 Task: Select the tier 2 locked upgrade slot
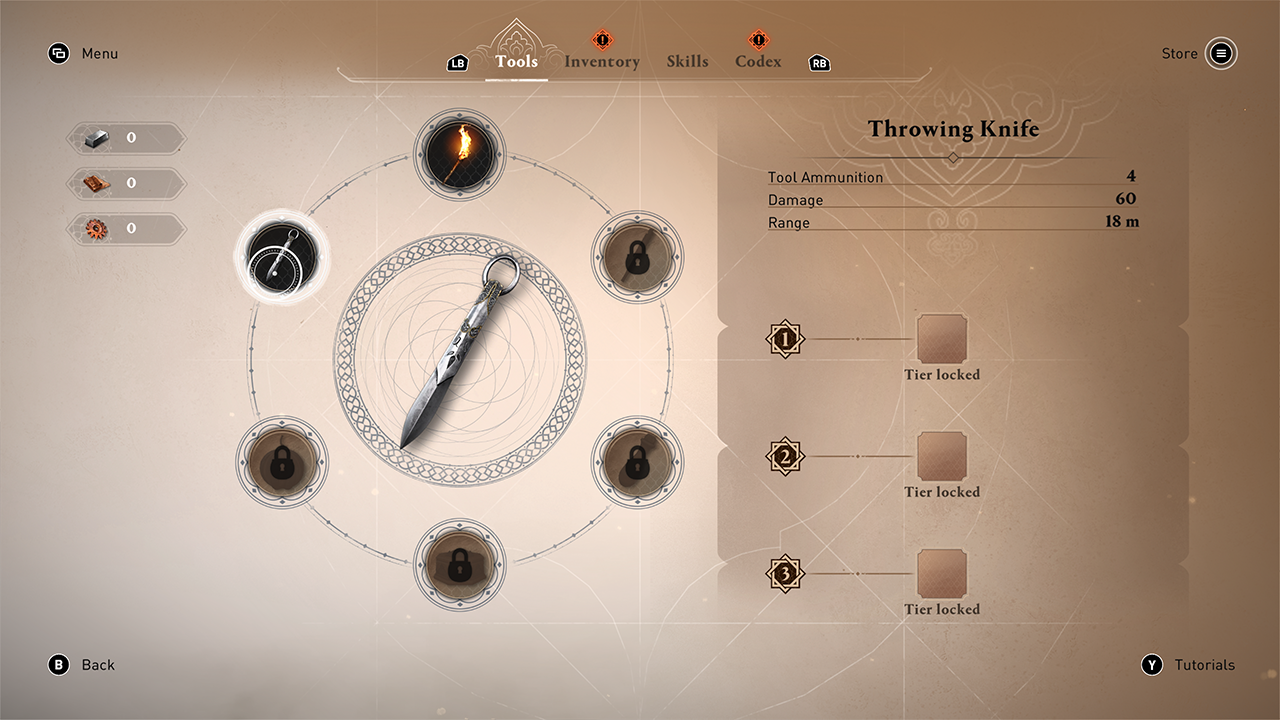click(942, 457)
